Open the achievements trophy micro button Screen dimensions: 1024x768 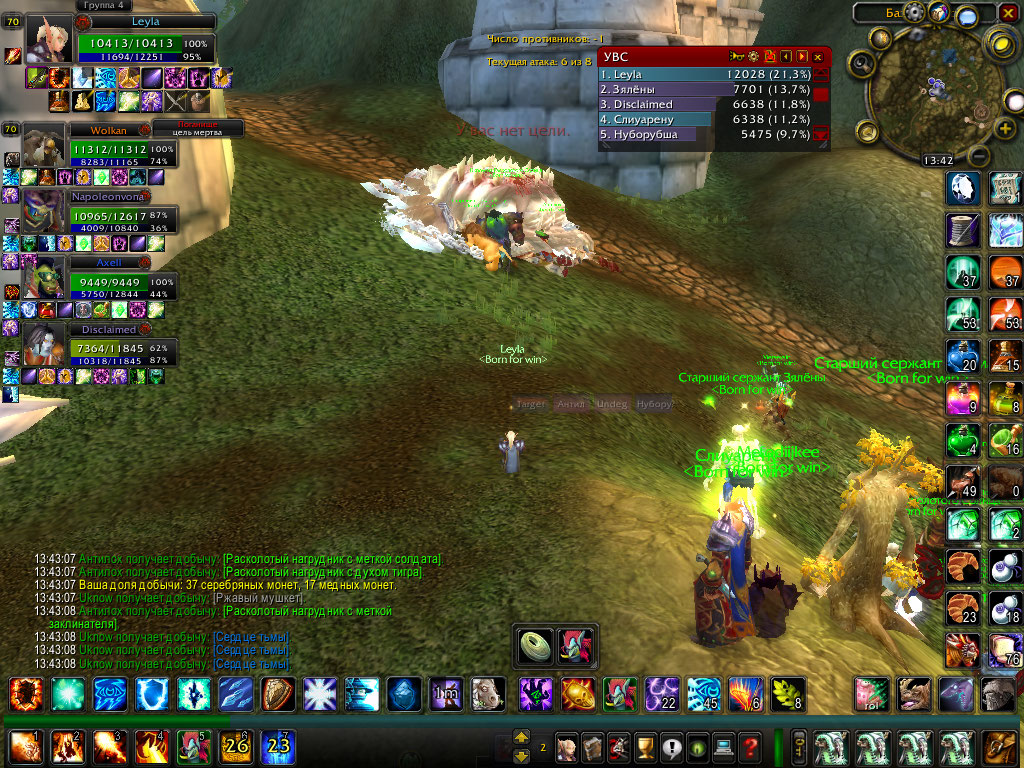646,746
